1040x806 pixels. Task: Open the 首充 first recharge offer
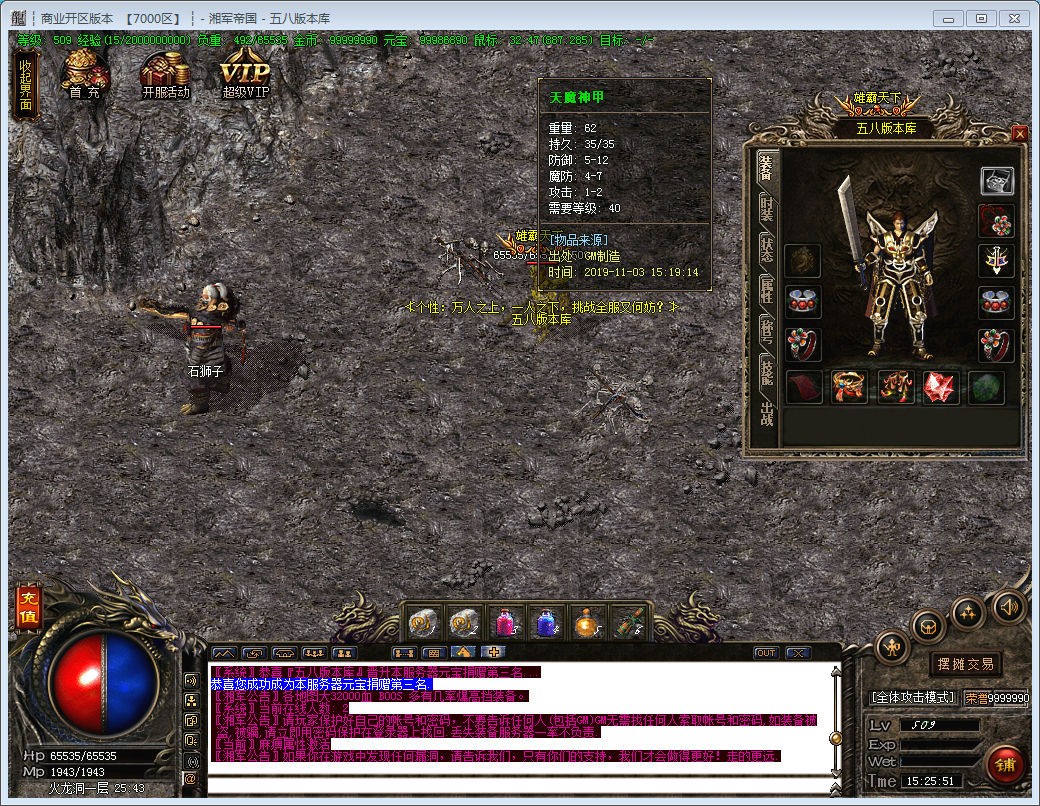[x=85, y=75]
